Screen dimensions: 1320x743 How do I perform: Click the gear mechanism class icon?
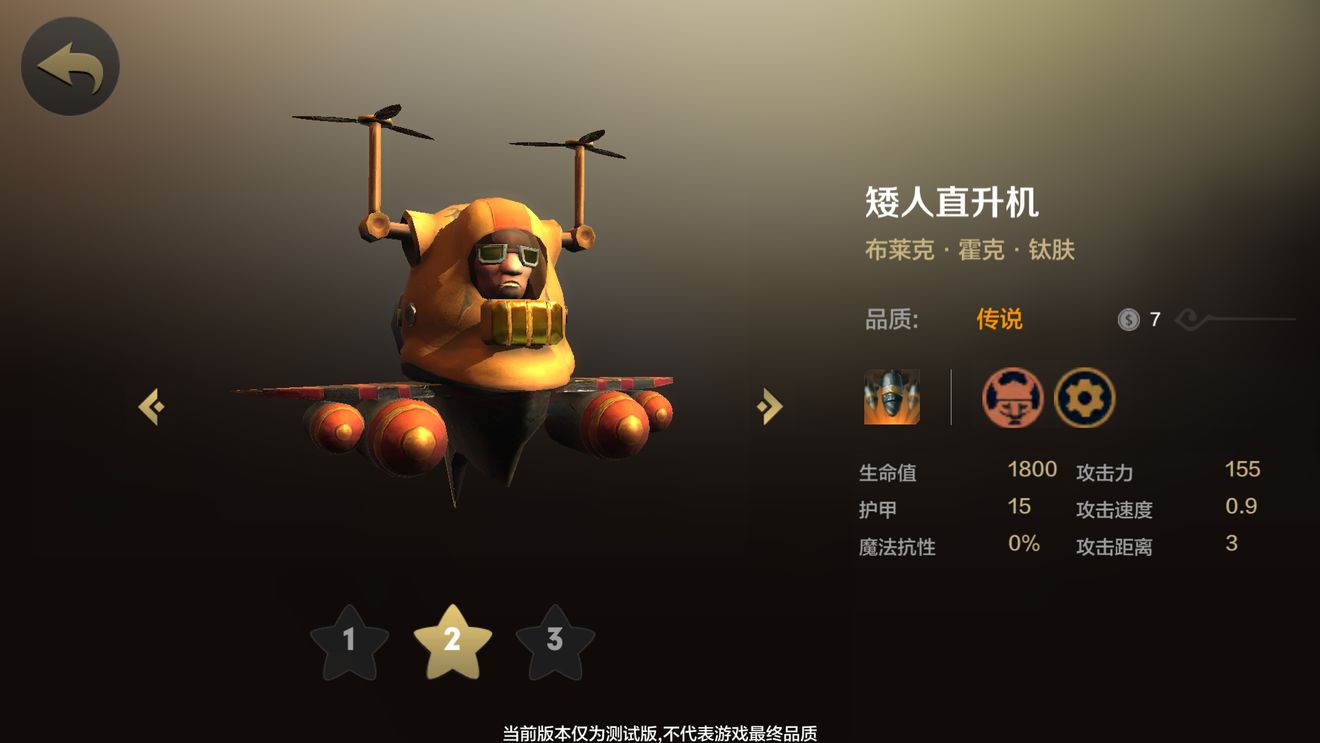1084,397
